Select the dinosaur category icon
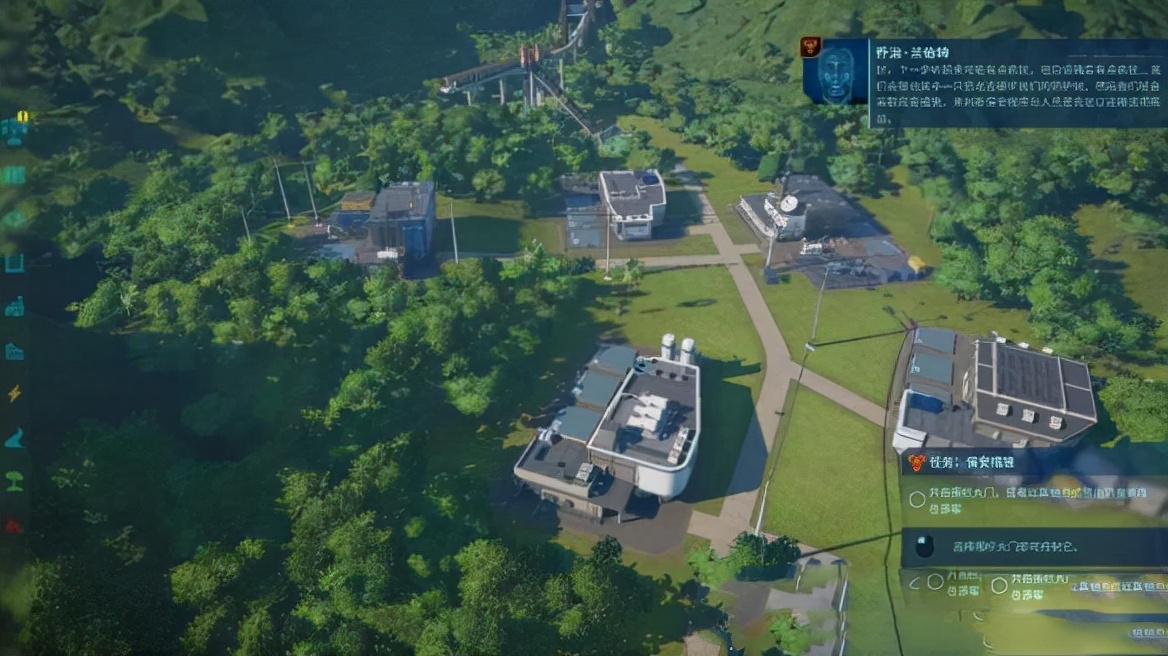This screenshot has width=1168, height=656. tap(14, 438)
